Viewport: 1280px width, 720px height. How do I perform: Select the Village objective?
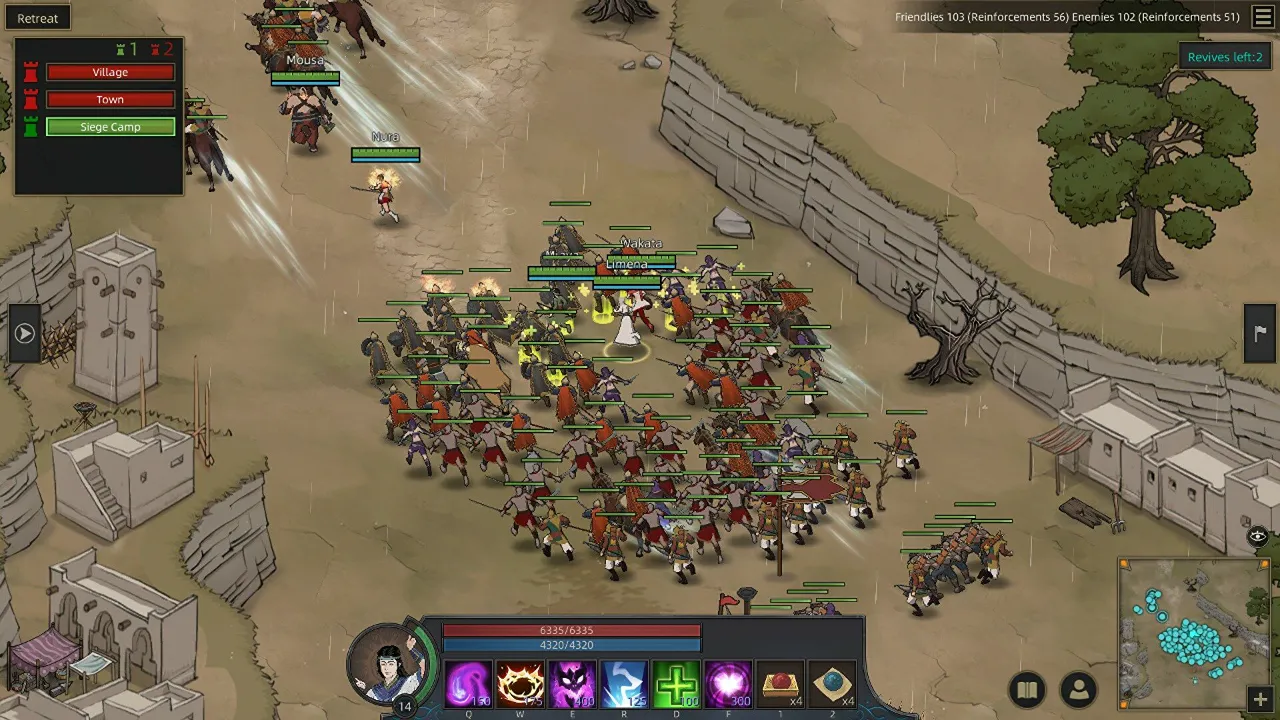[x=110, y=72]
